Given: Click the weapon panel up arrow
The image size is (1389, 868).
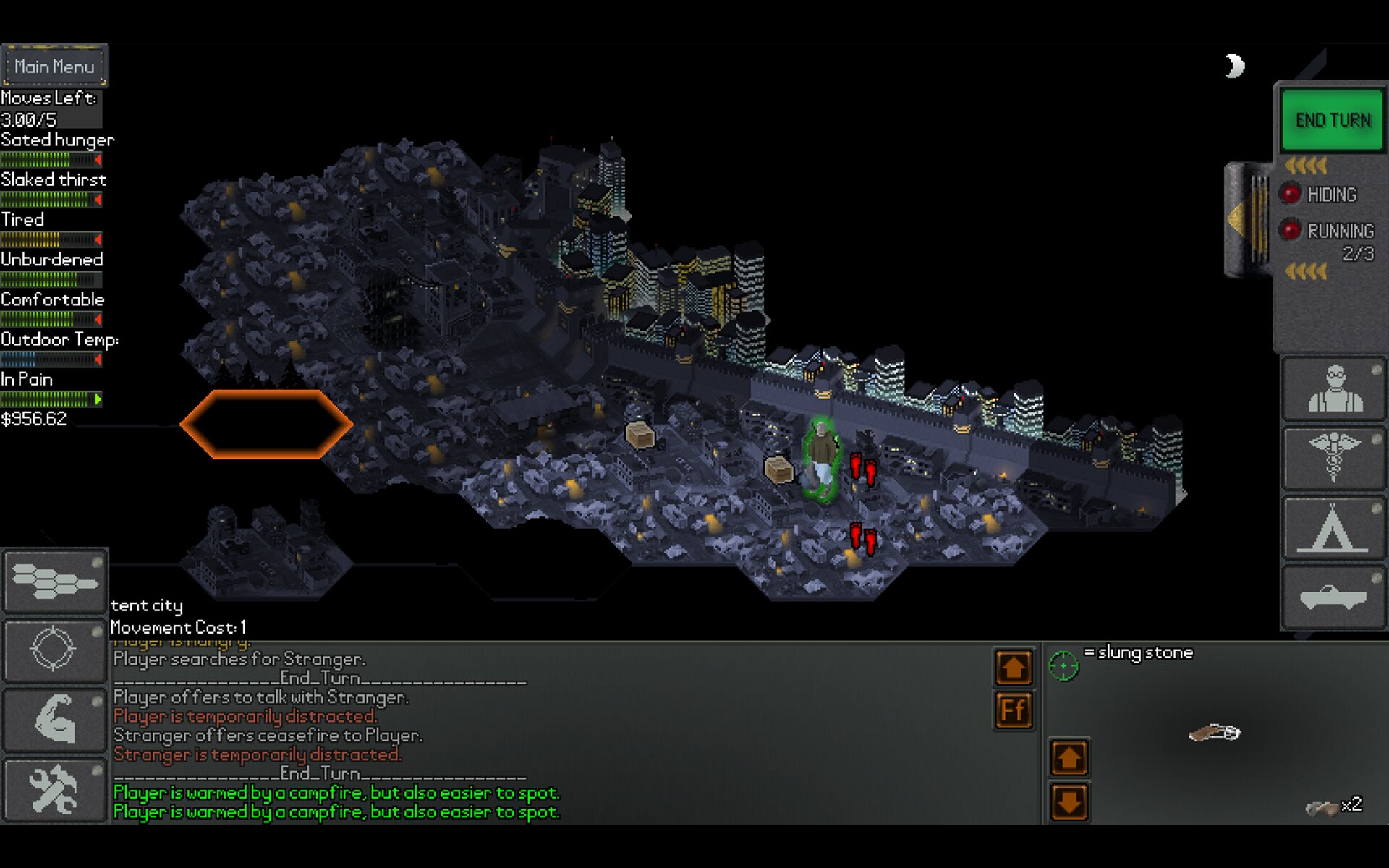Looking at the screenshot, I should 1069,758.
